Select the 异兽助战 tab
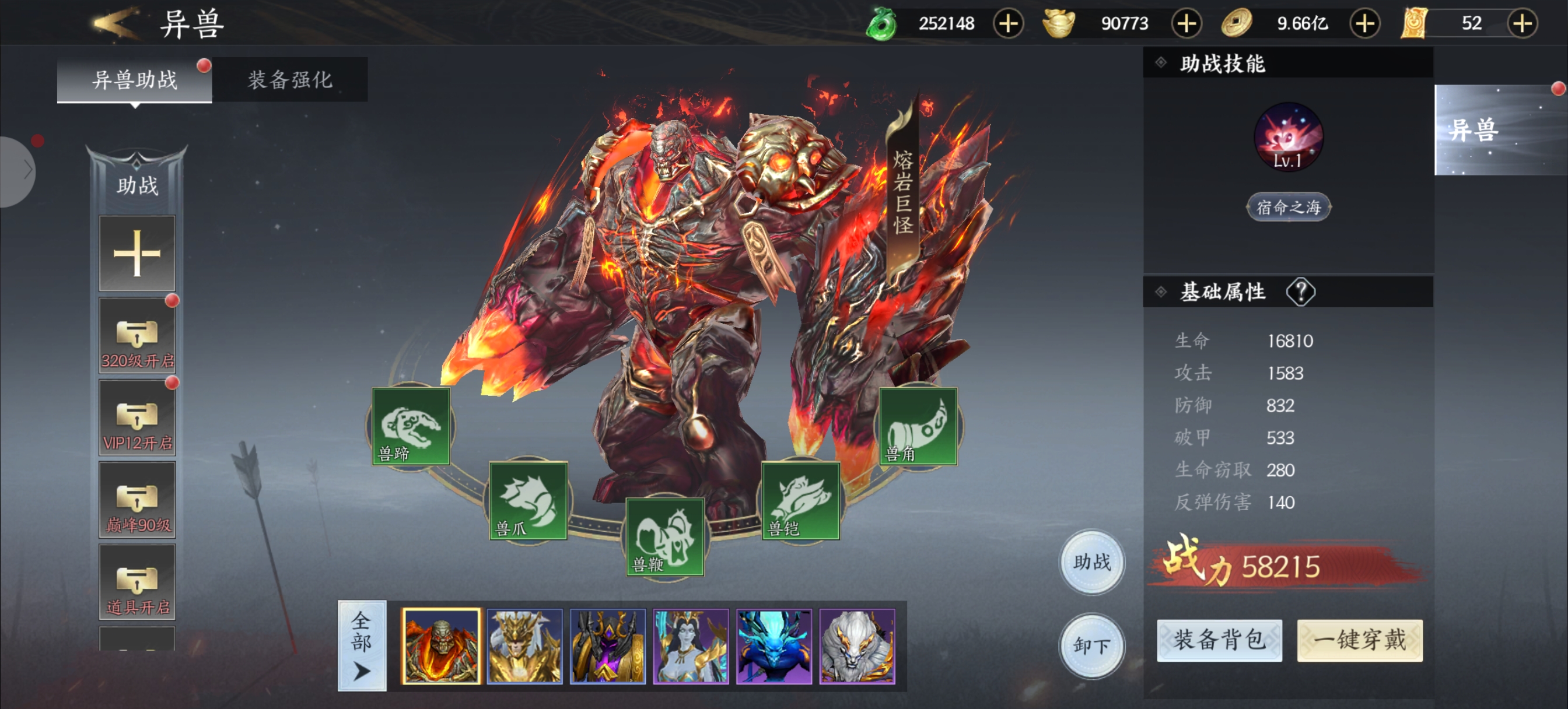 [x=135, y=80]
